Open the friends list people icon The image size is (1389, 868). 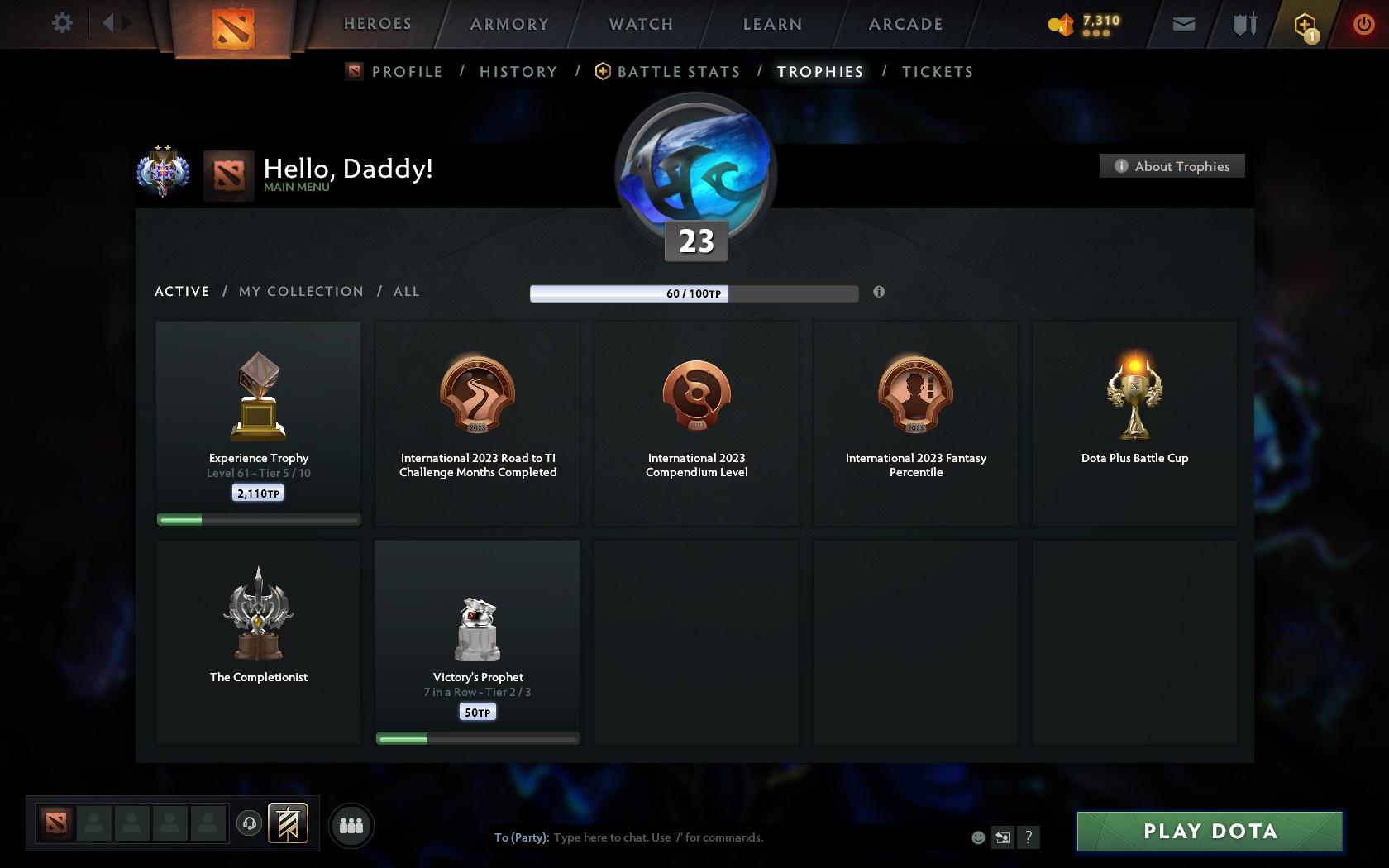point(351,824)
